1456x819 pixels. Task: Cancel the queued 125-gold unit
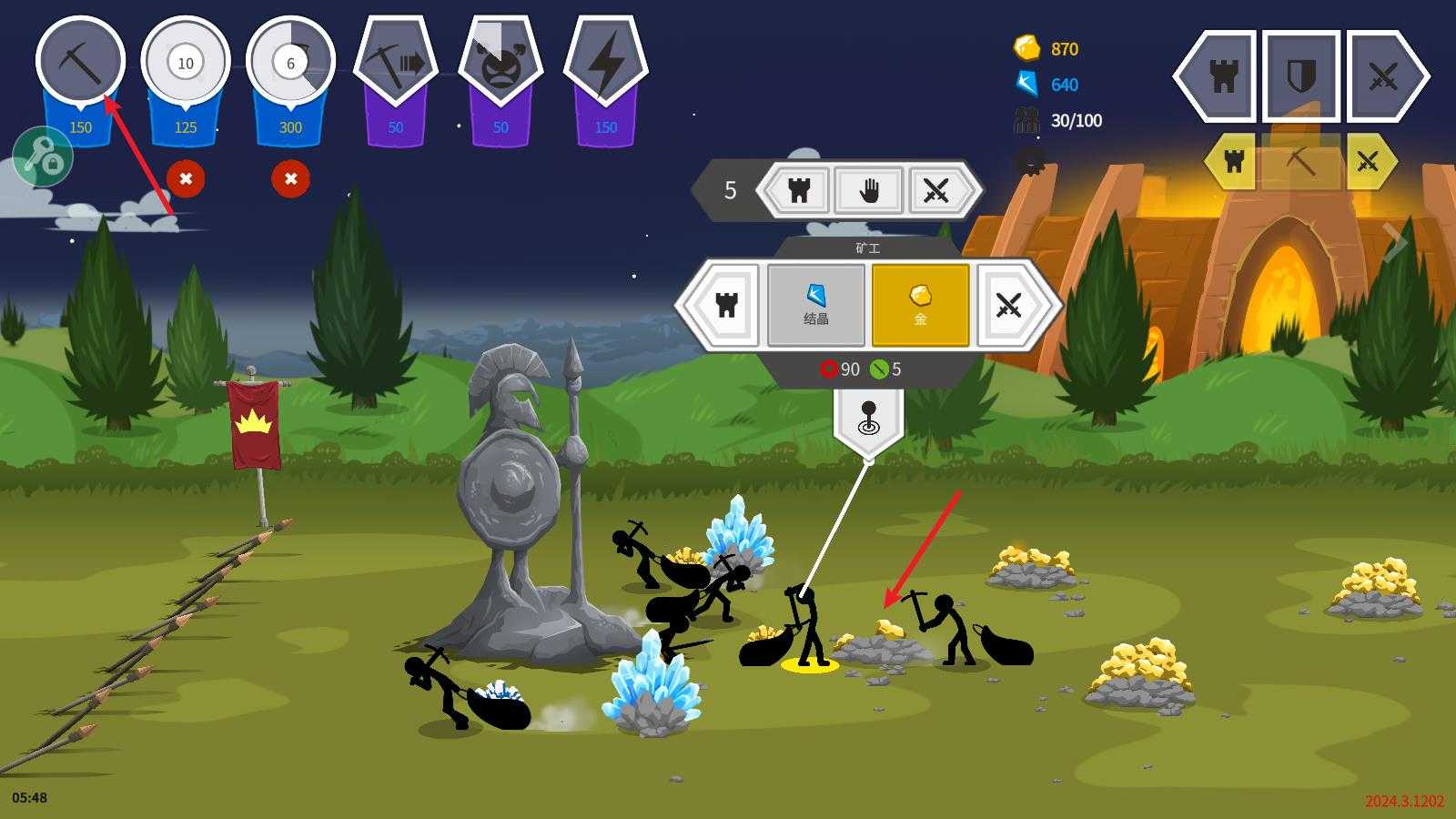[x=186, y=178]
